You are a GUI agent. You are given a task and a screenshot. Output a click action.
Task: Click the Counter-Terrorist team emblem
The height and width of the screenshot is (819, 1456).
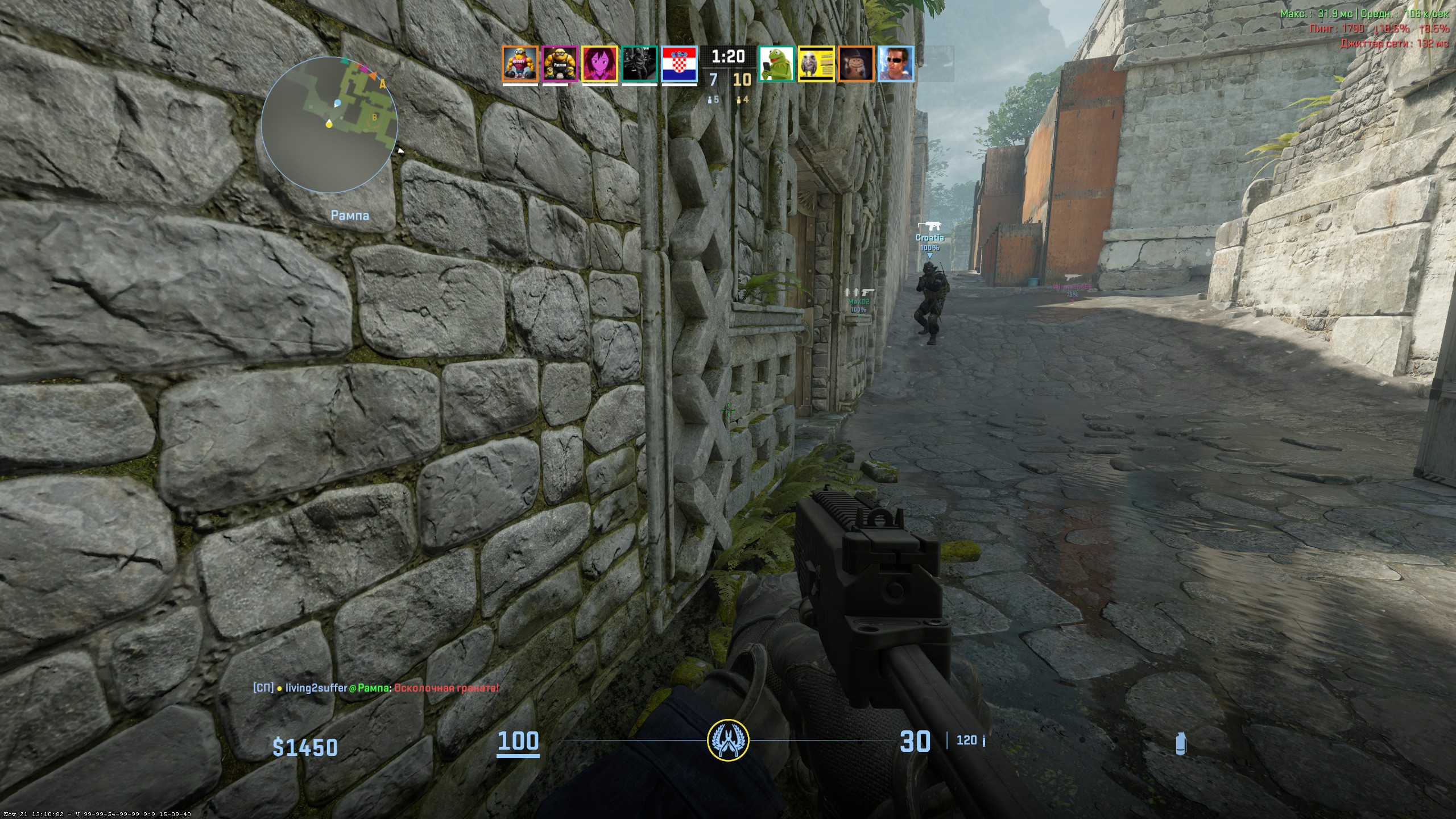728,741
